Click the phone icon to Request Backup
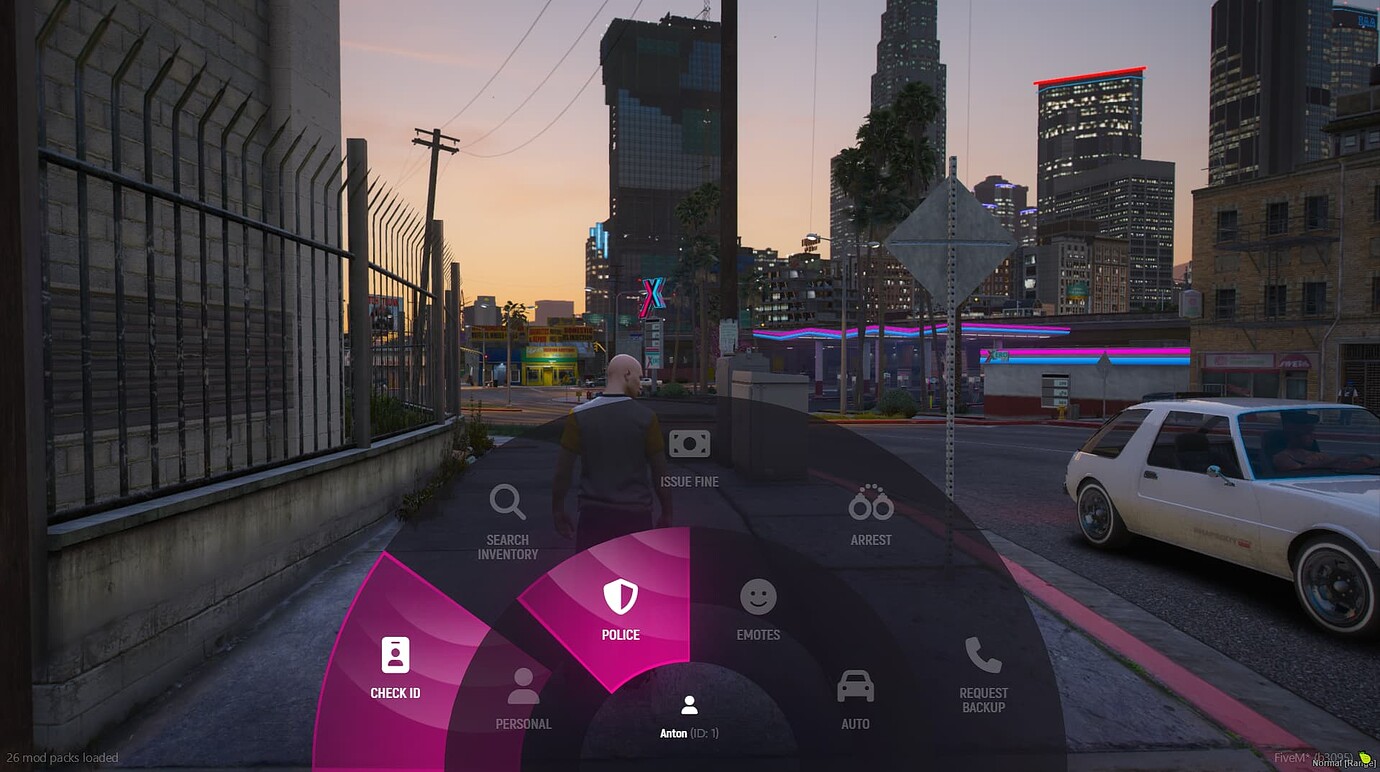The width and height of the screenshot is (1380, 772). pyautogui.click(x=983, y=655)
